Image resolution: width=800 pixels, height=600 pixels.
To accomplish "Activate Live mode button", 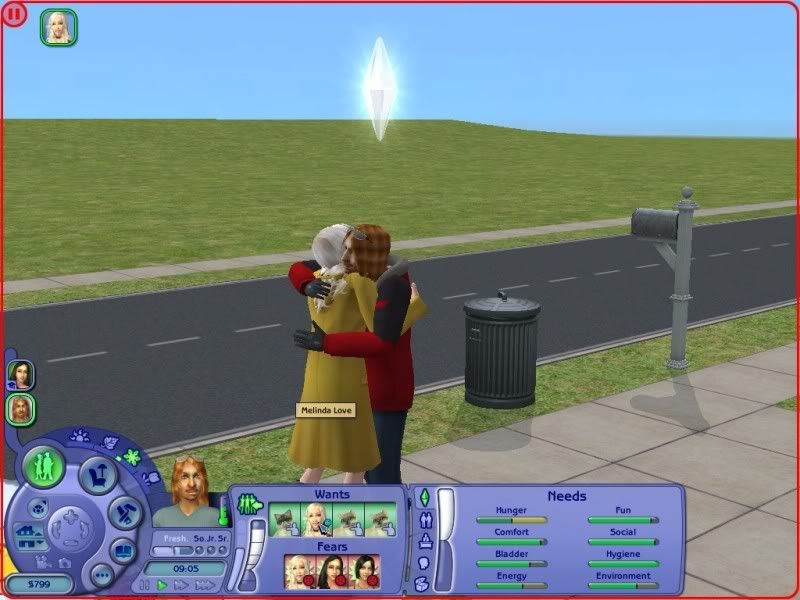I will (x=45, y=466).
